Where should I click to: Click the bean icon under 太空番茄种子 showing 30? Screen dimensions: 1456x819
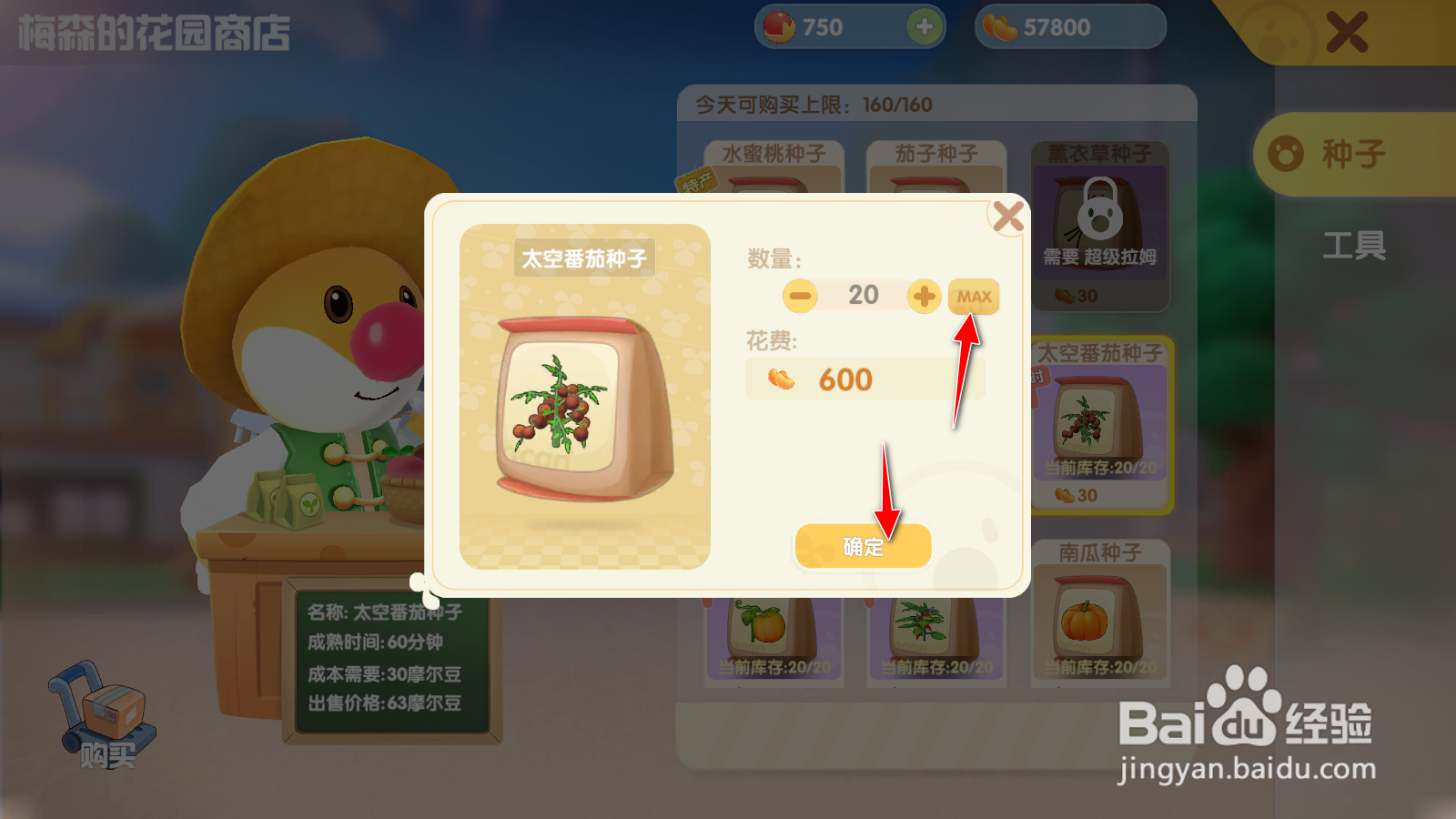tap(1062, 494)
